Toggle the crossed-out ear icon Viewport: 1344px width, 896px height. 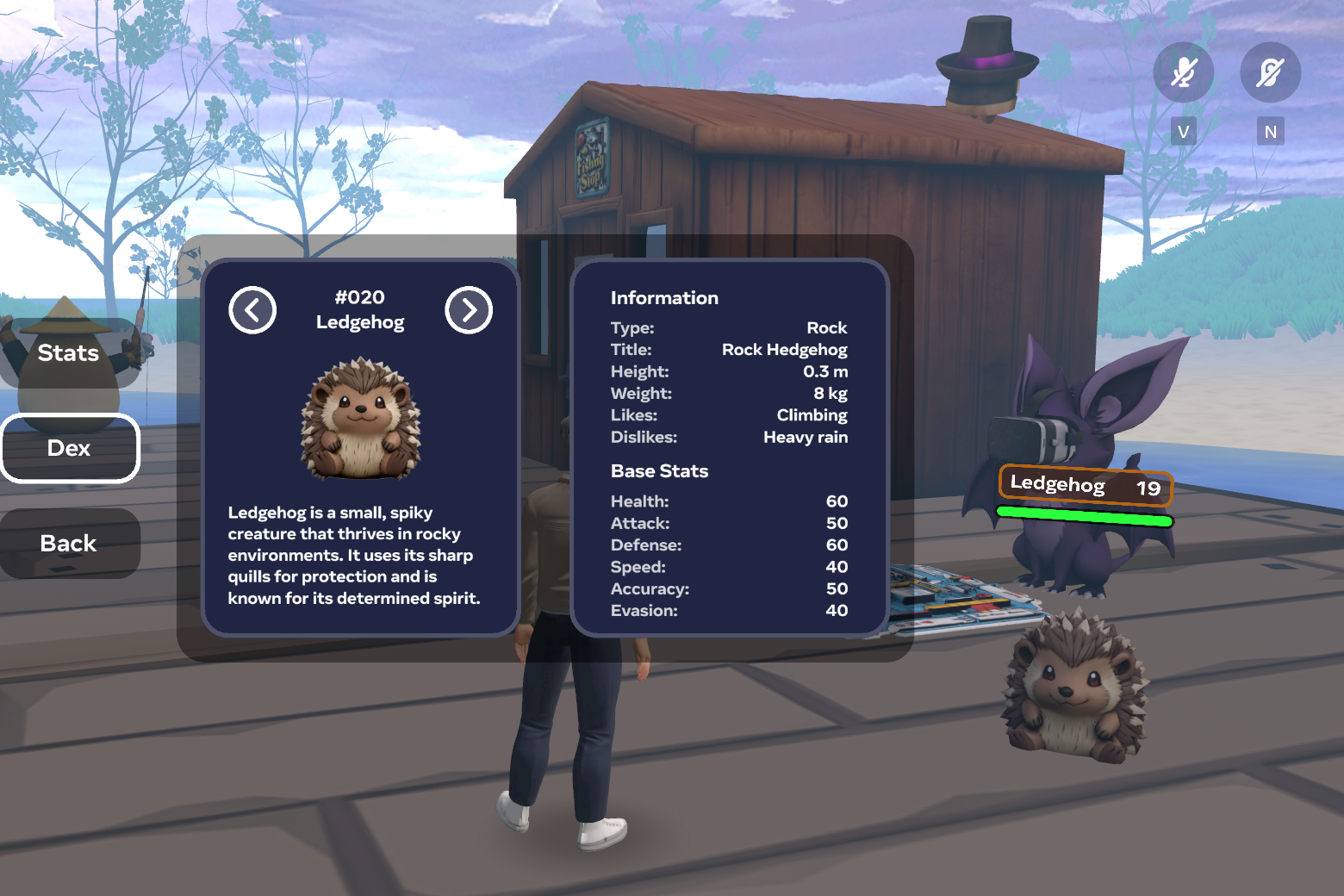point(1270,72)
